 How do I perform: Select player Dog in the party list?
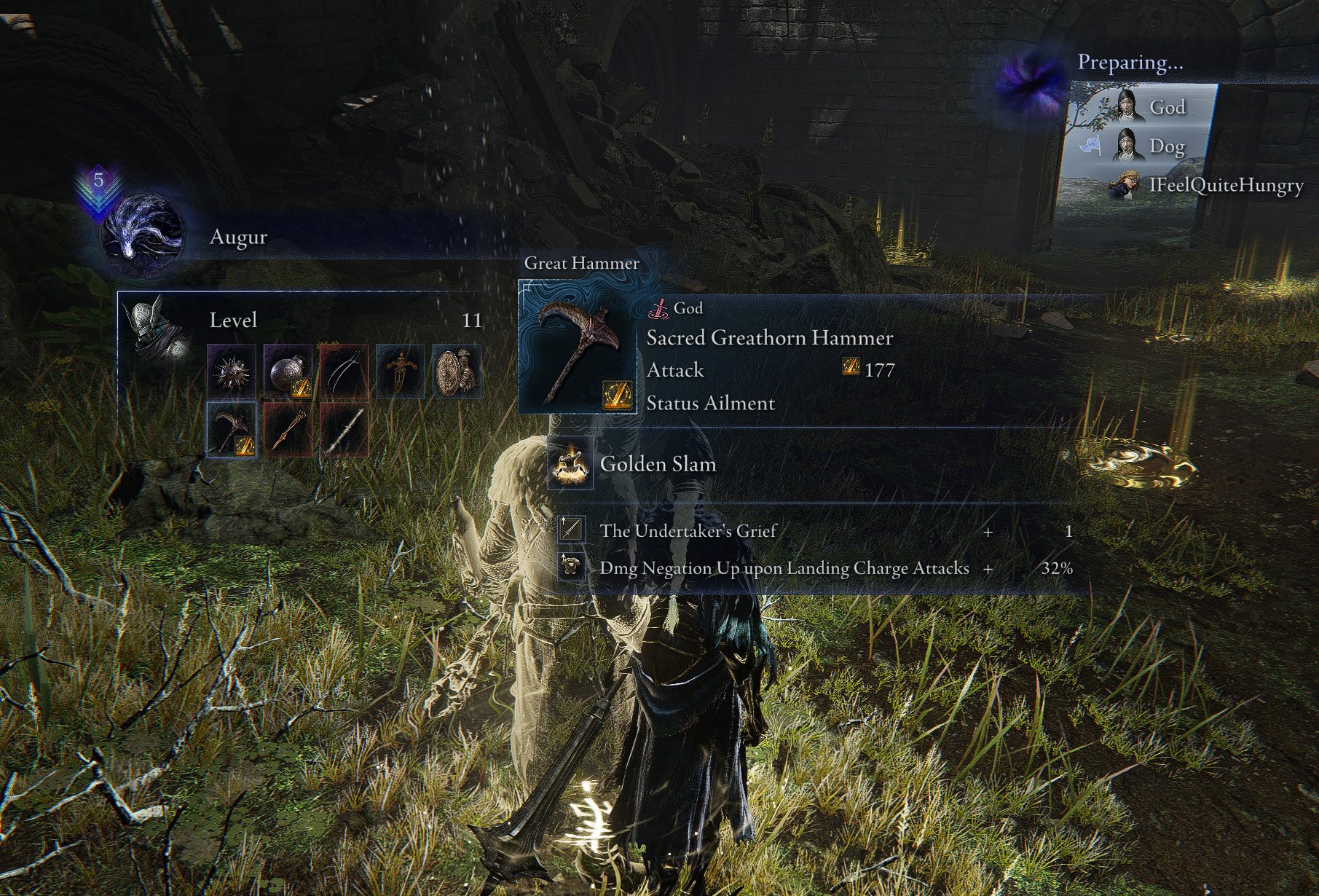click(1149, 146)
